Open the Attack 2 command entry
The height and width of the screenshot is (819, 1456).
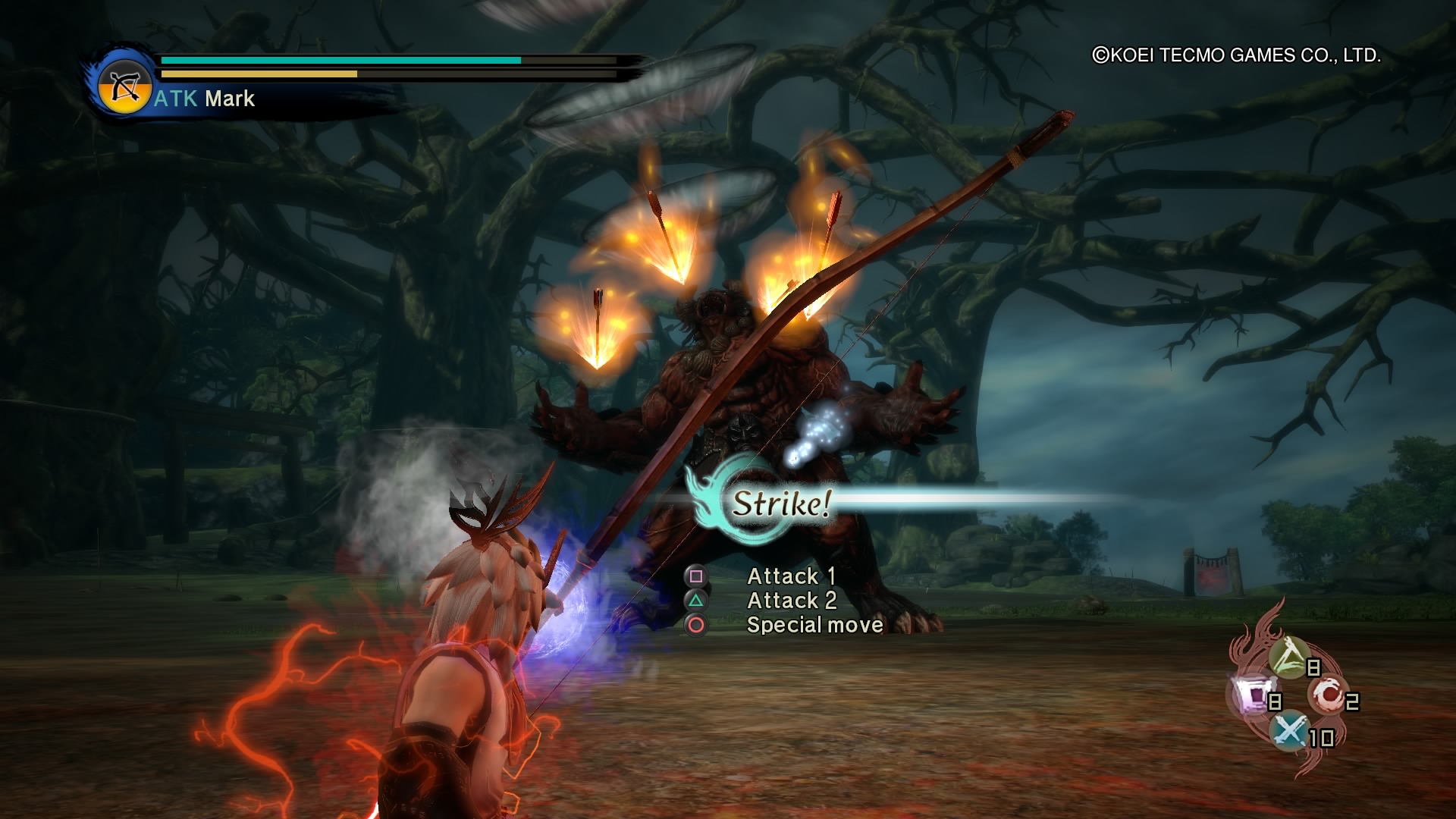791,601
